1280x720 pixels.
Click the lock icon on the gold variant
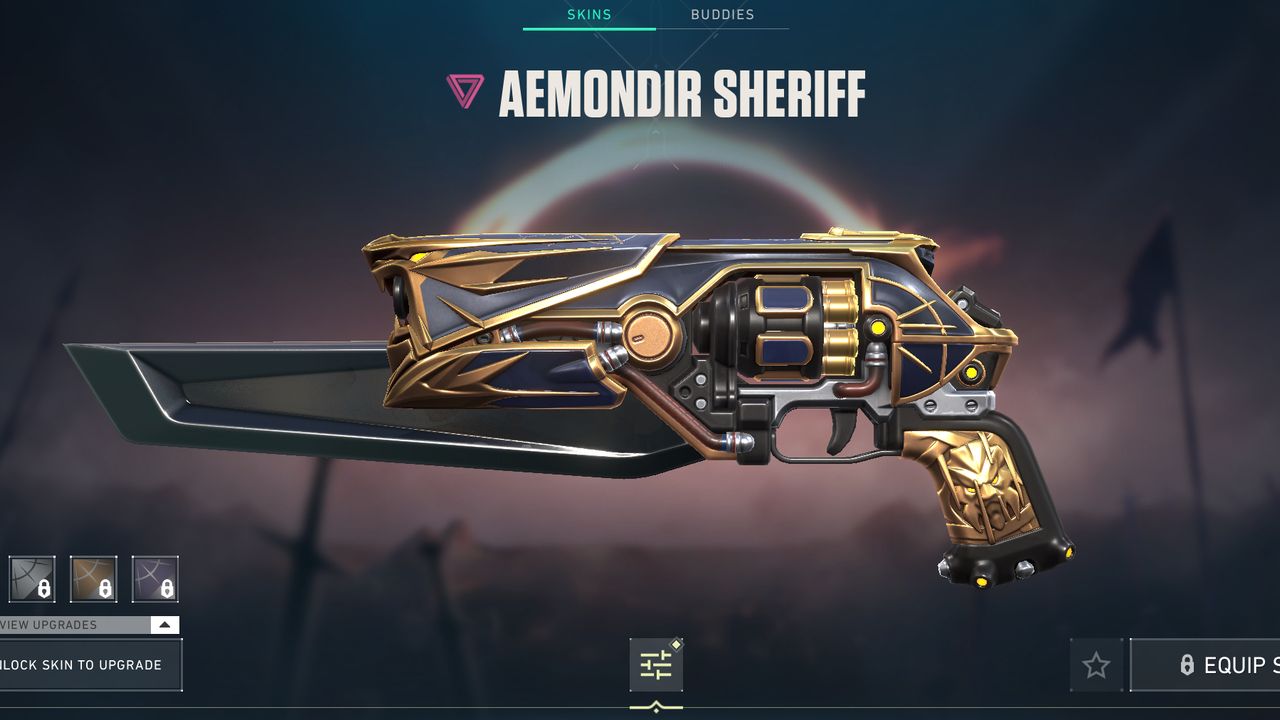point(103,589)
